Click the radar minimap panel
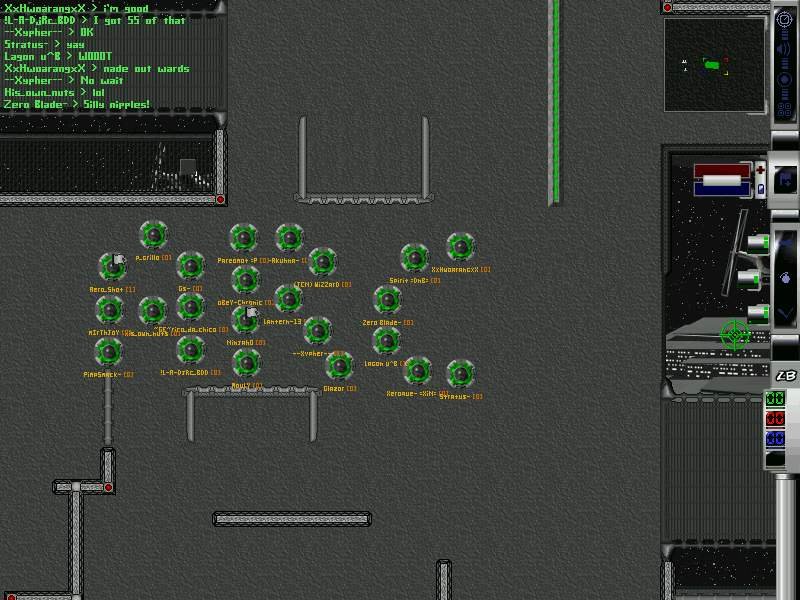The height and width of the screenshot is (600, 800). tap(717, 67)
